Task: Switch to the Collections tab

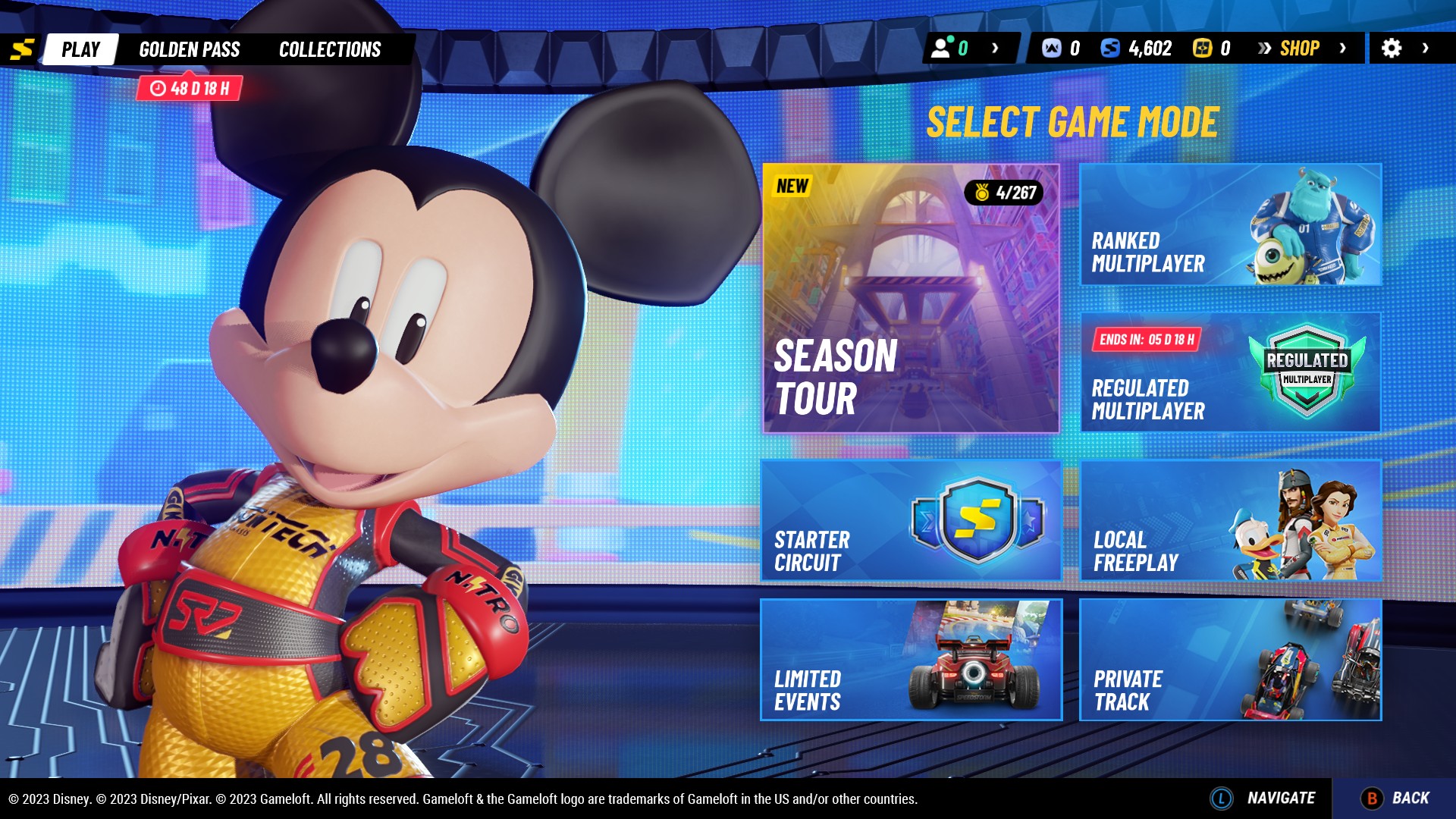Action: pyautogui.click(x=329, y=49)
